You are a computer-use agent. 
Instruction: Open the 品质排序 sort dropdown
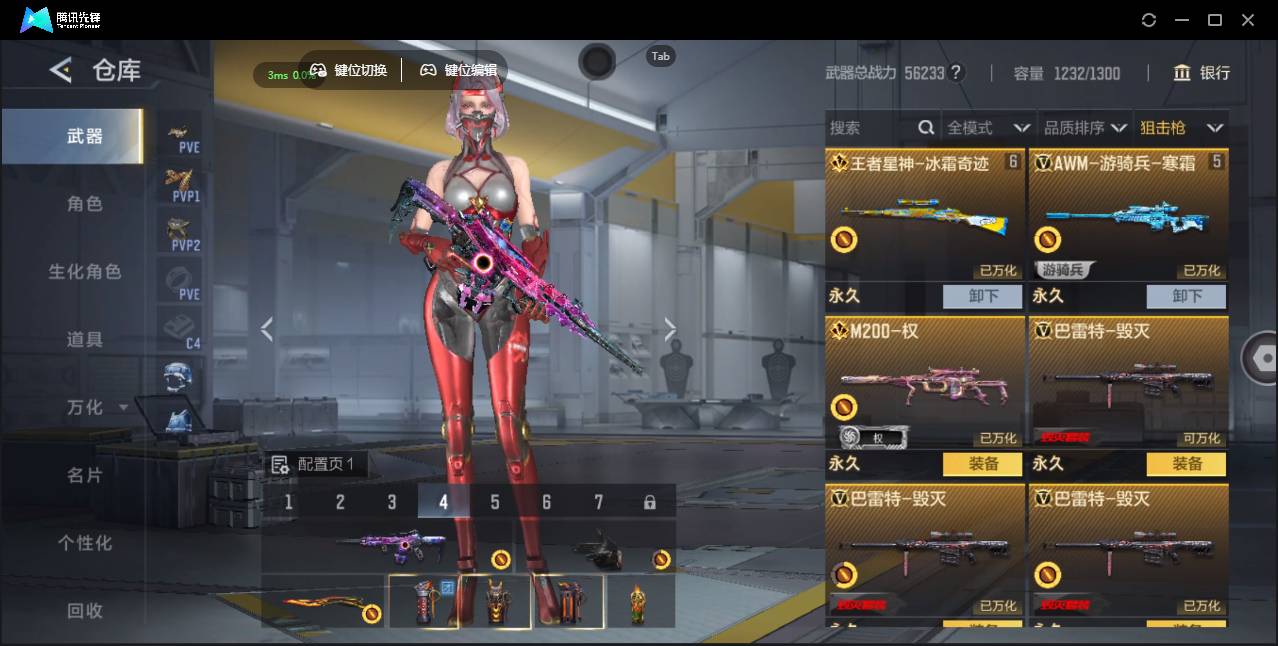(x=1084, y=128)
